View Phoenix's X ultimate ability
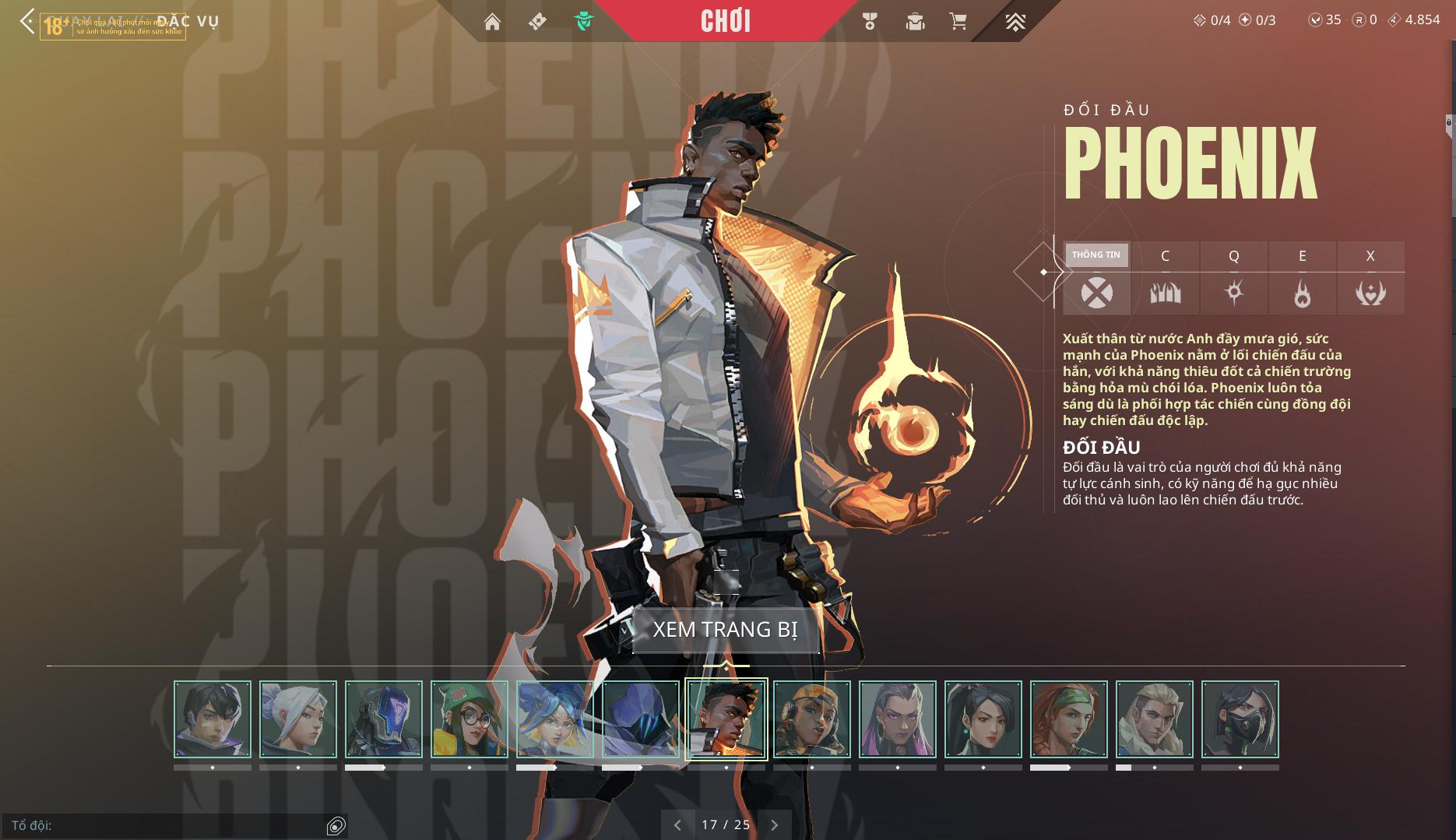 [x=1370, y=293]
